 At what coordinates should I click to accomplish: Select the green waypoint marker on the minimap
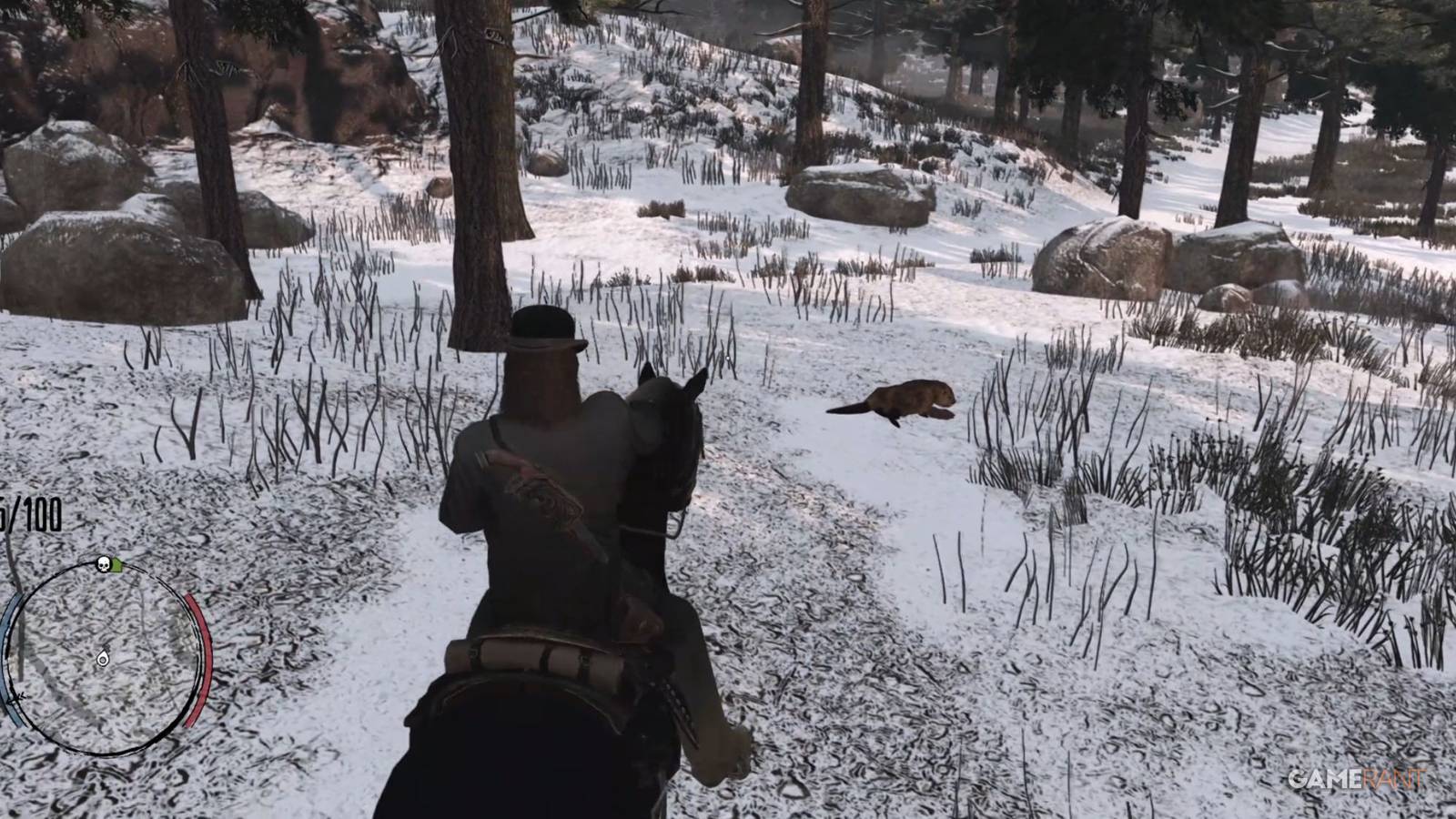[116, 564]
